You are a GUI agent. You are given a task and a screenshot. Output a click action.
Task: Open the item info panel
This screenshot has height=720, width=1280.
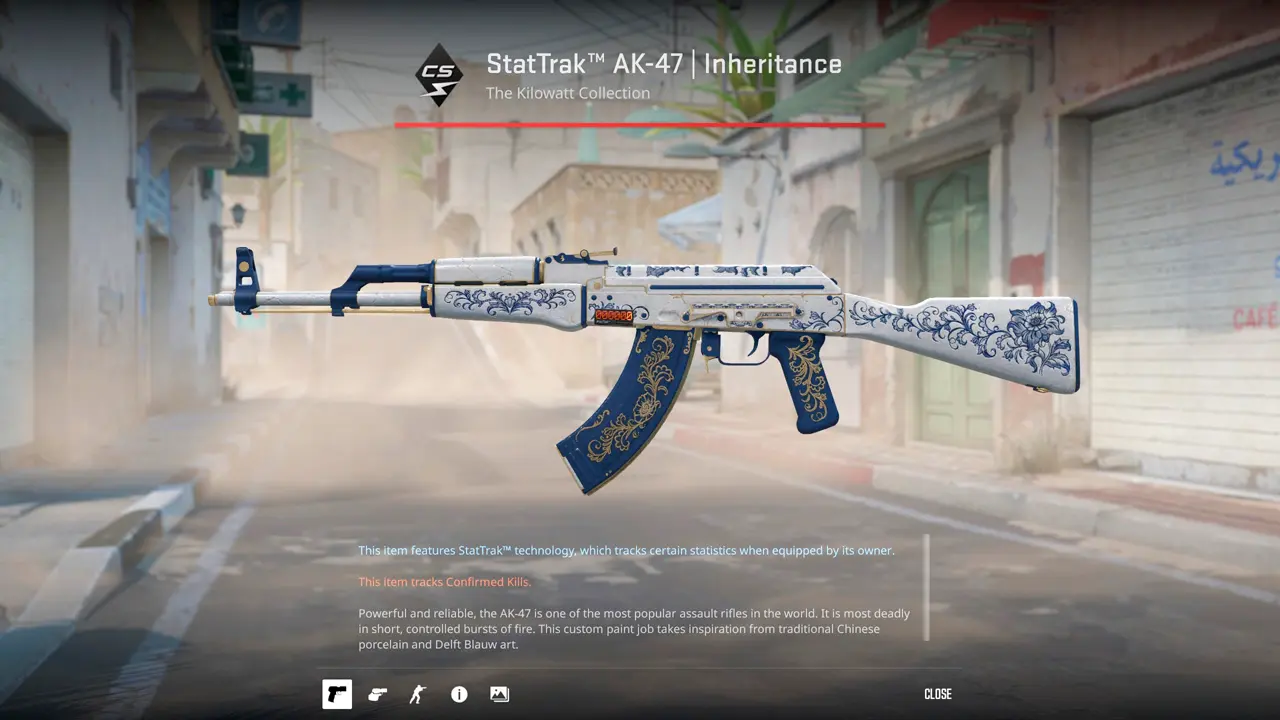click(459, 694)
